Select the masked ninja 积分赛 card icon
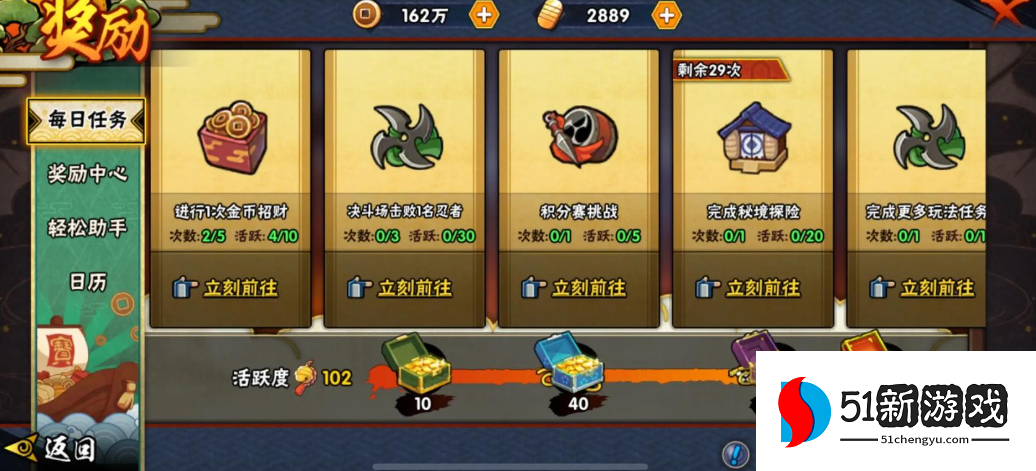Screen dimensions: 1036x471 click(580, 134)
